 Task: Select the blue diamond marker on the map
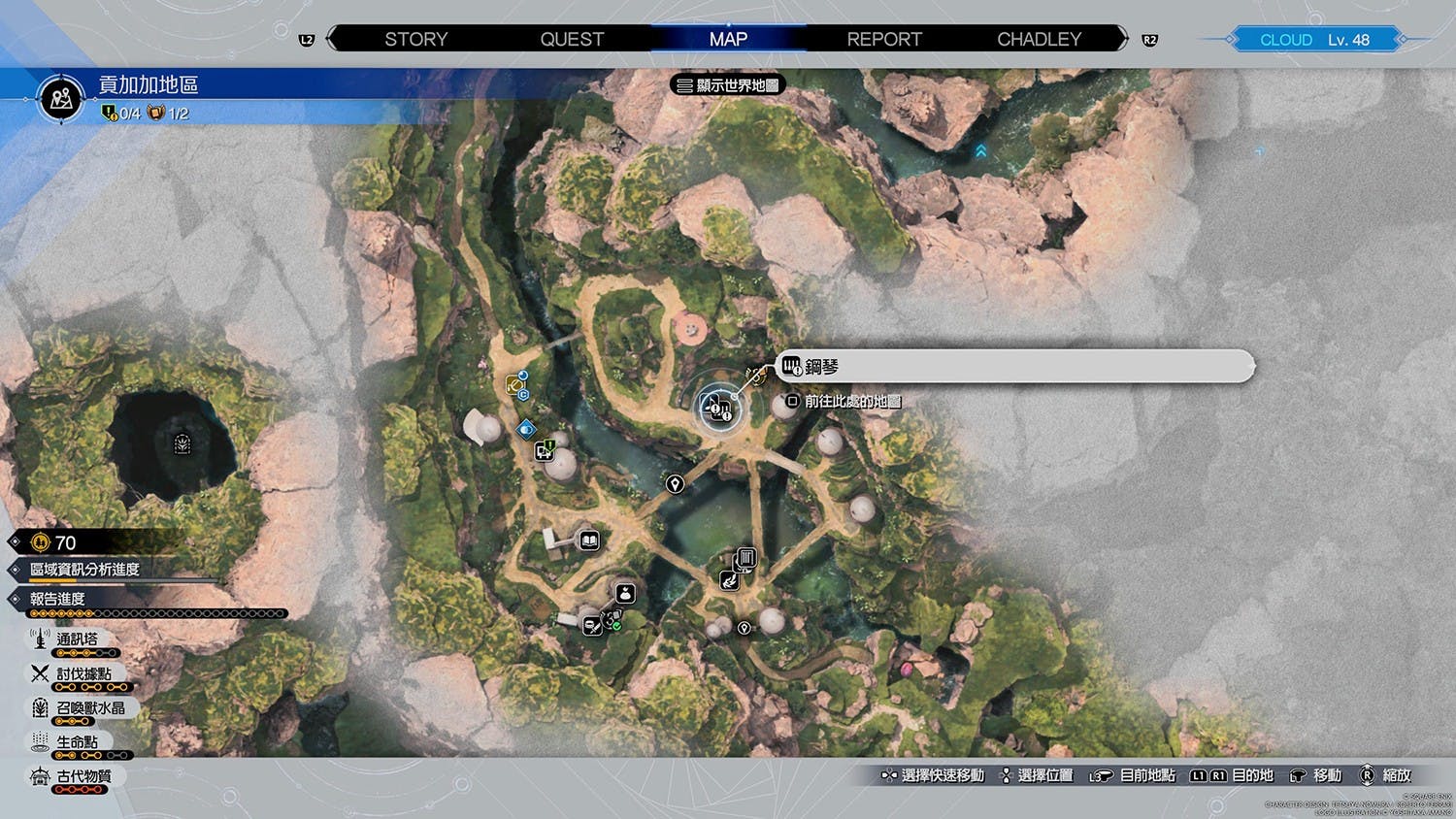pyautogui.click(x=526, y=428)
